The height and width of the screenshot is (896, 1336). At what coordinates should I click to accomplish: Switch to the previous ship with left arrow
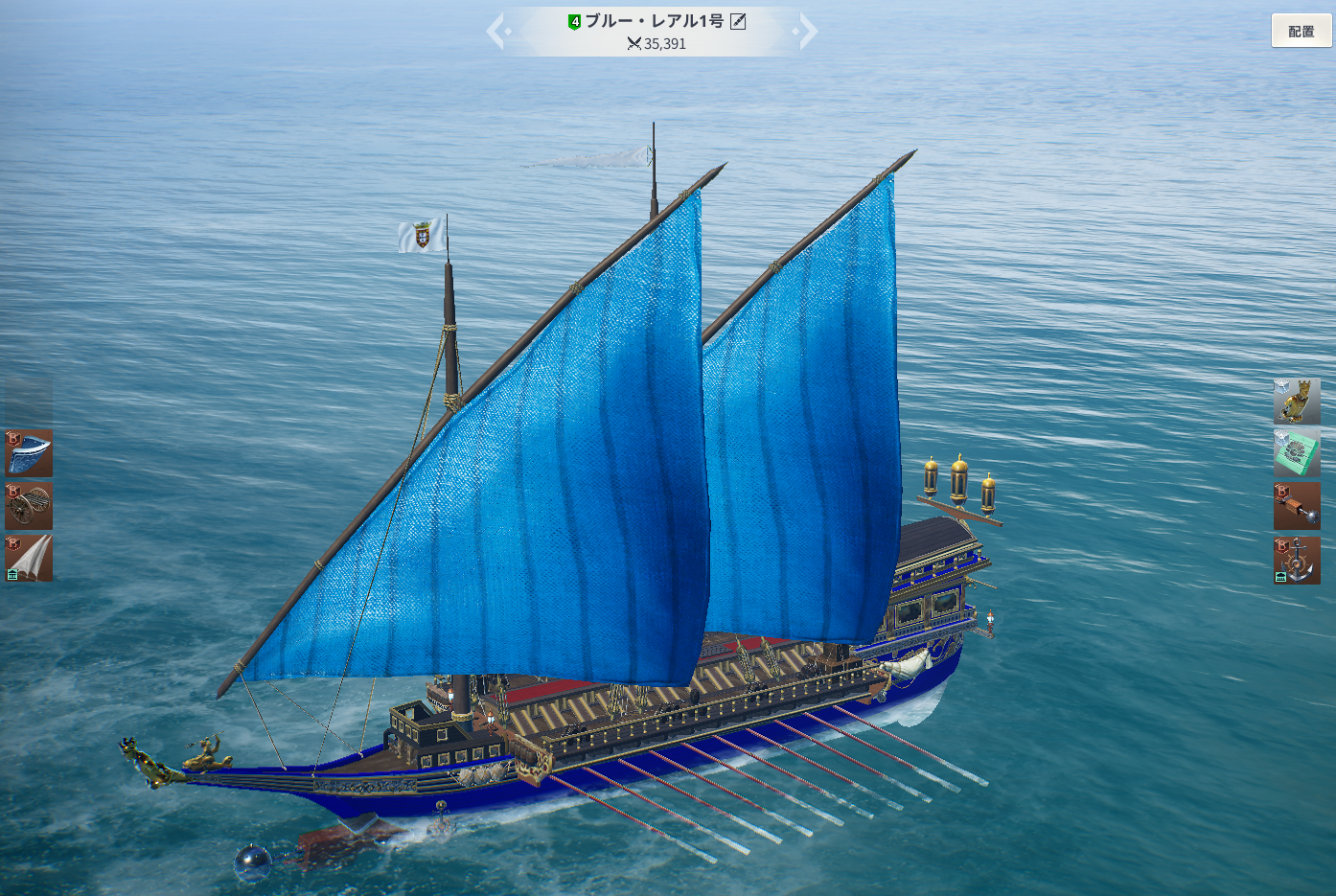pos(496,32)
